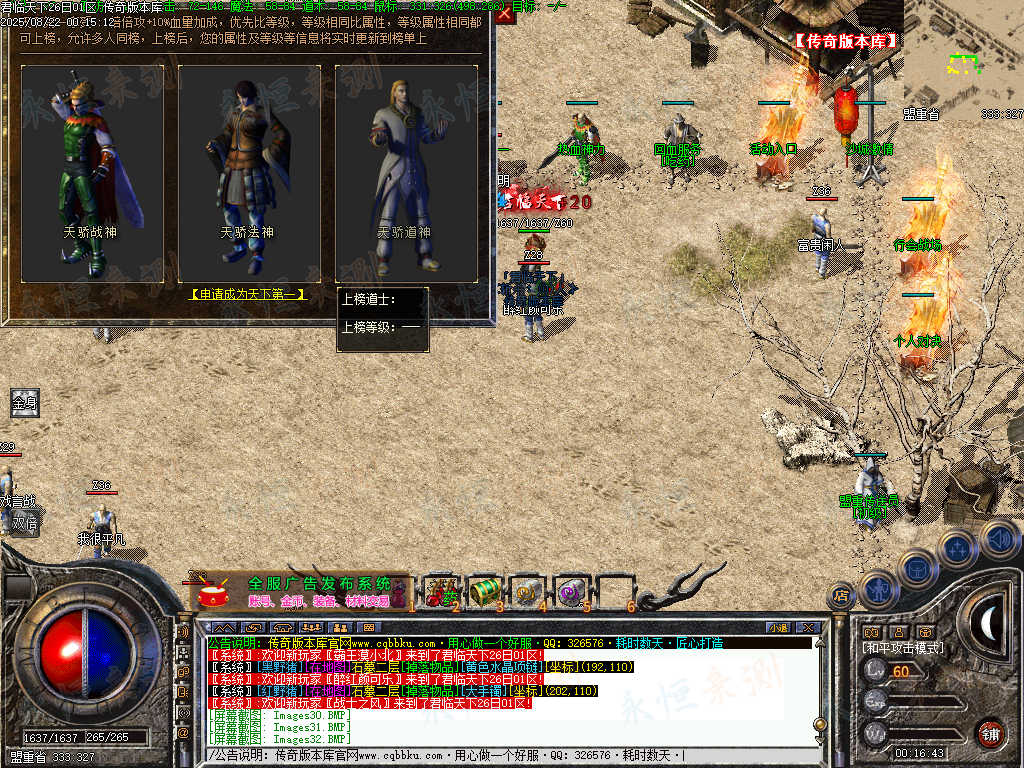Open the 店 shop round button
This screenshot has height=768, width=1024.
843,594
